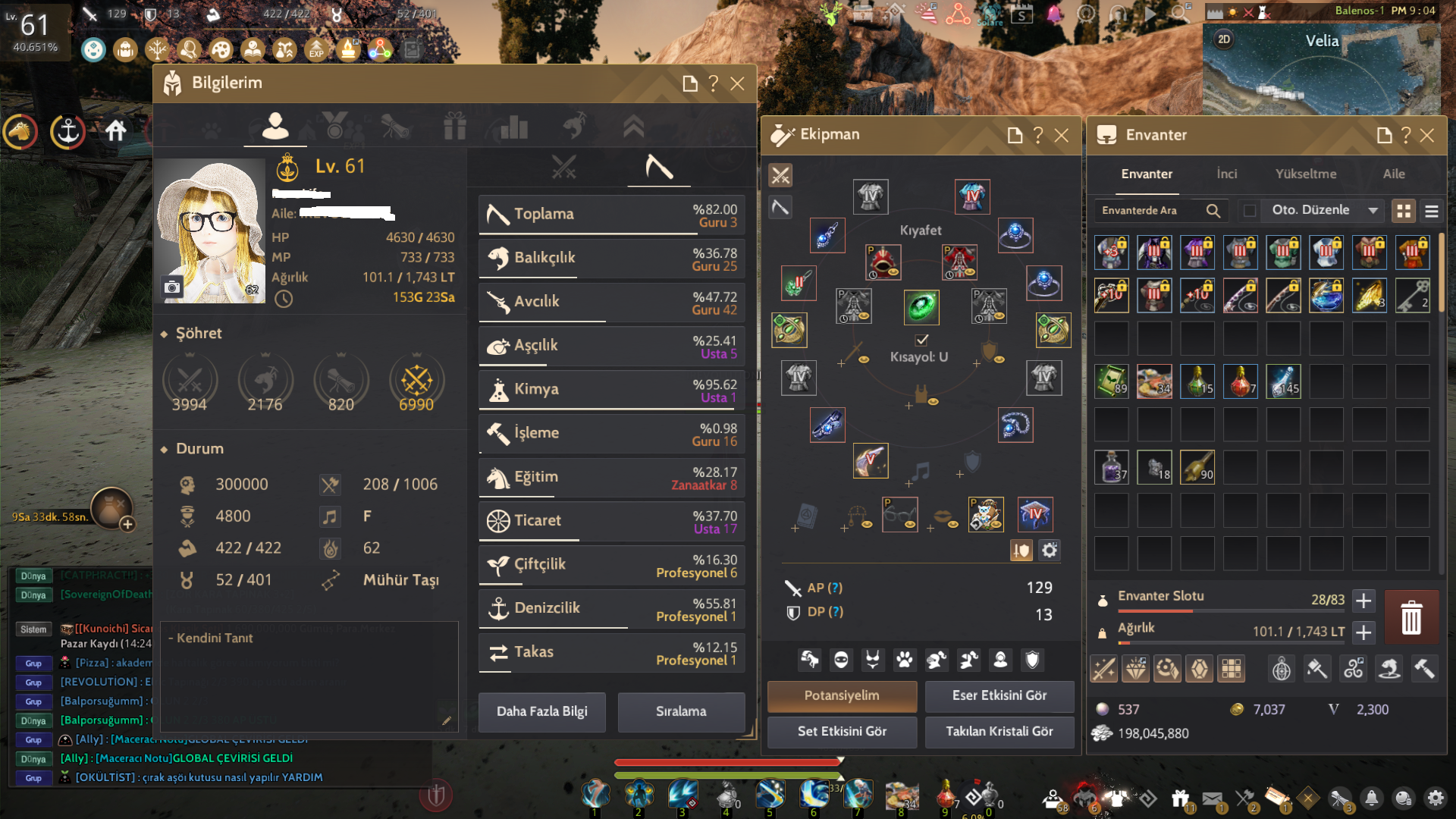Show Eser Etkisini Gör
Viewport: 1456px width, 819px height.
pyautogui.click(x=999, y=695)
